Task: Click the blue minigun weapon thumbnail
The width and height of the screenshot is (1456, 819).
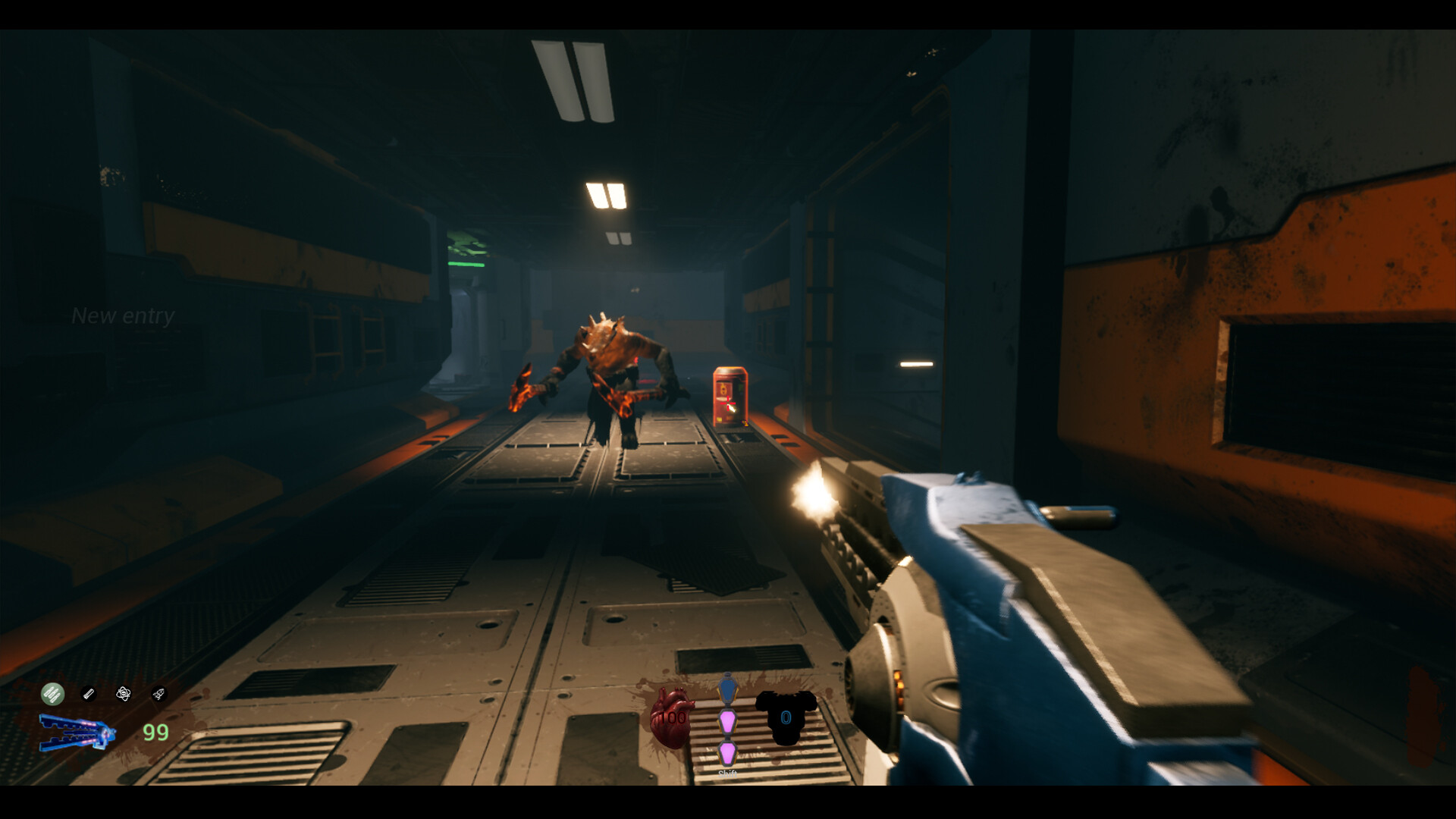Action: (76, 733)
